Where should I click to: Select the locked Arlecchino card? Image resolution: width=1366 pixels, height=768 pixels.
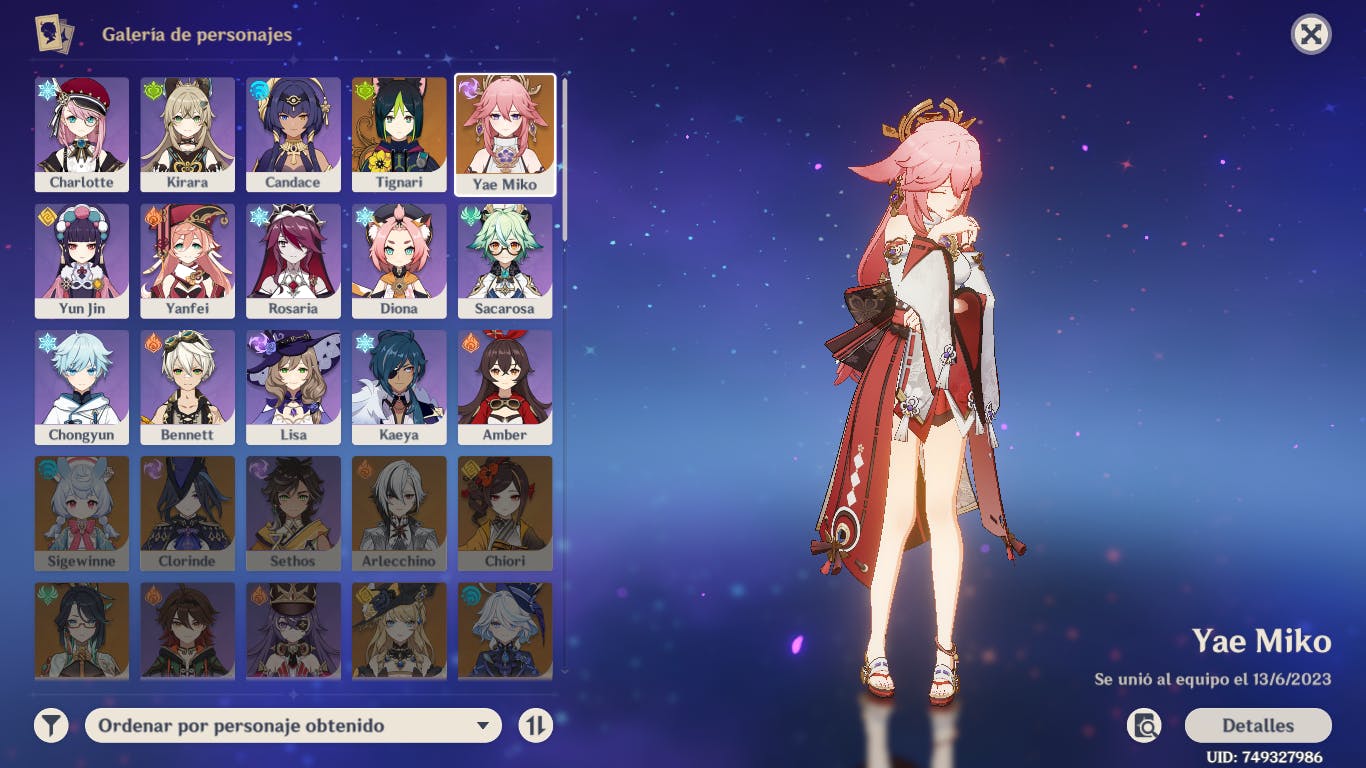[399, 513]
